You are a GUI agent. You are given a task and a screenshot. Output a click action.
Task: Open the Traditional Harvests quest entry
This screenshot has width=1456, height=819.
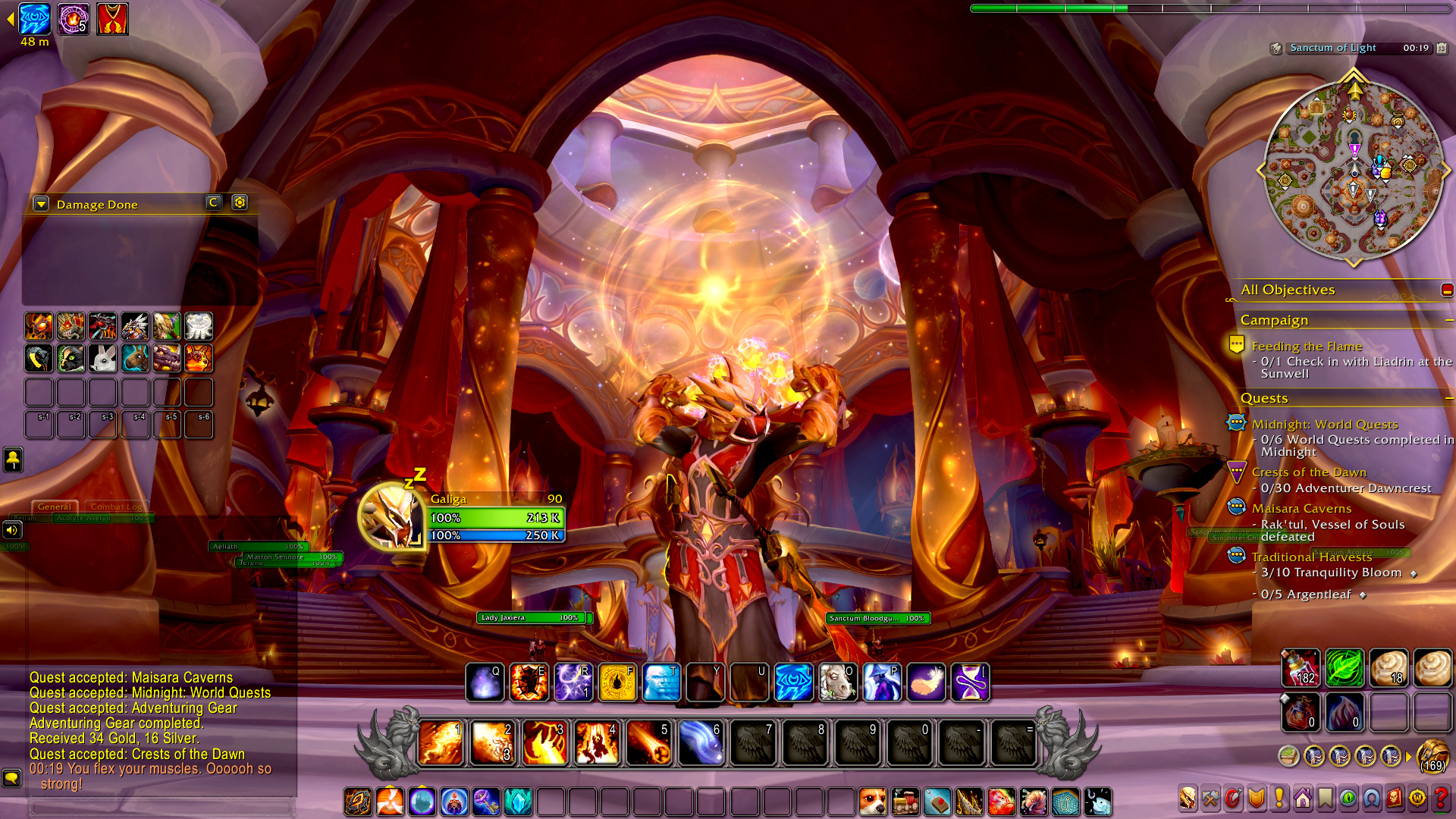click(x=1311, y=557)
